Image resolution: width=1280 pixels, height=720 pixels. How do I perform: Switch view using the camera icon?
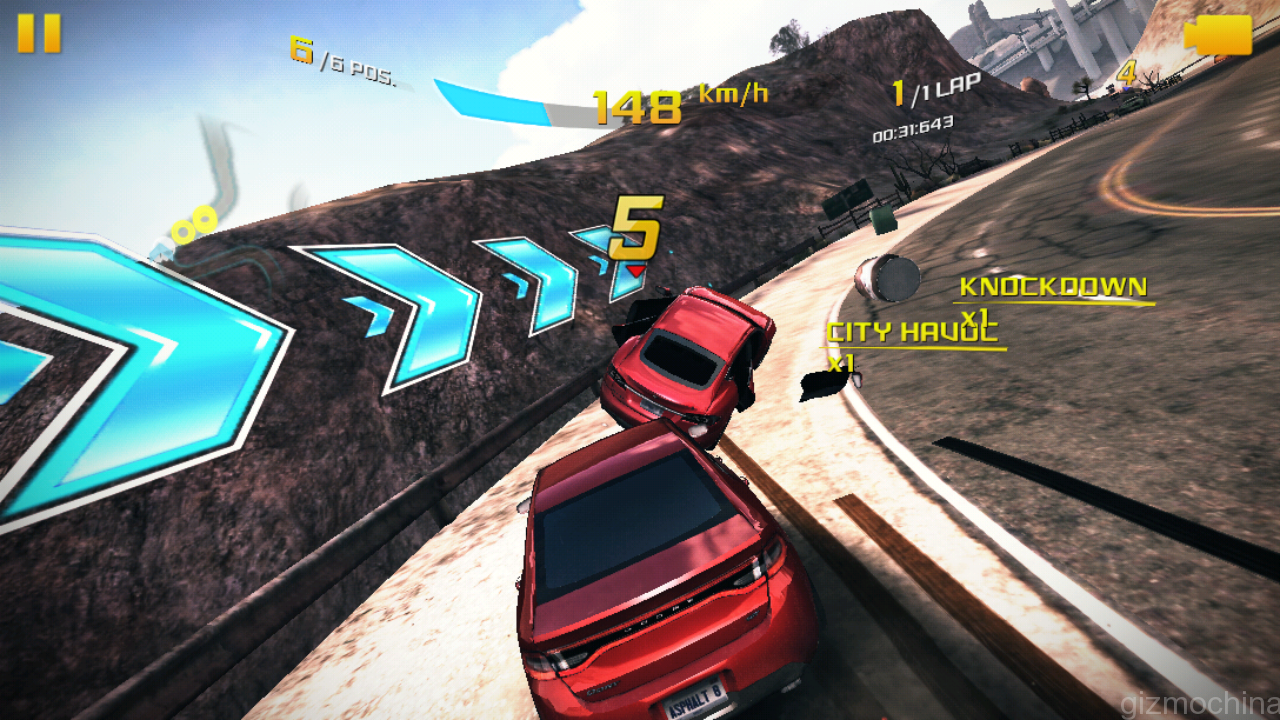point(1217,35)
